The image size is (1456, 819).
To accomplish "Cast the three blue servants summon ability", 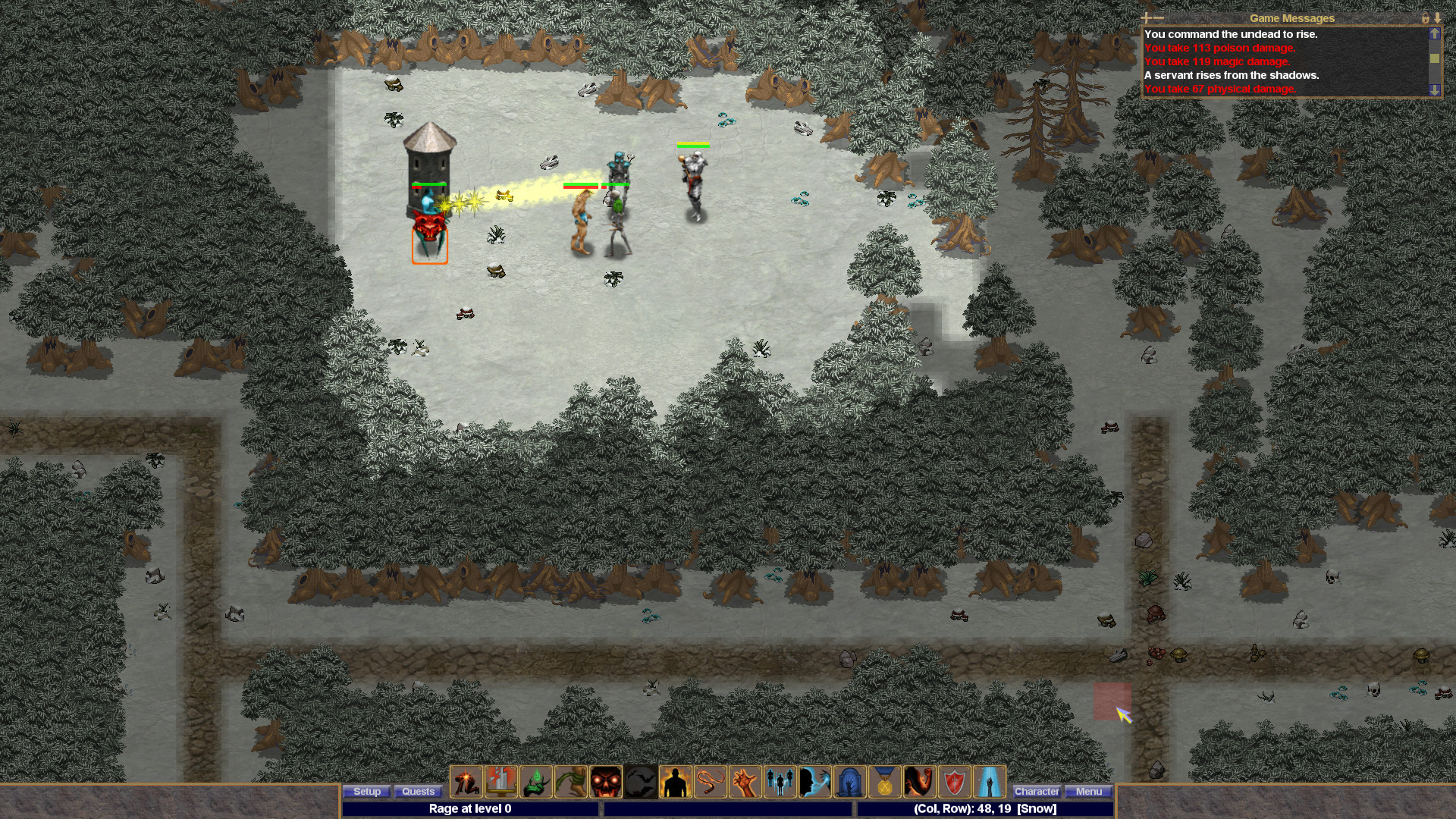I will coord(779,782).
